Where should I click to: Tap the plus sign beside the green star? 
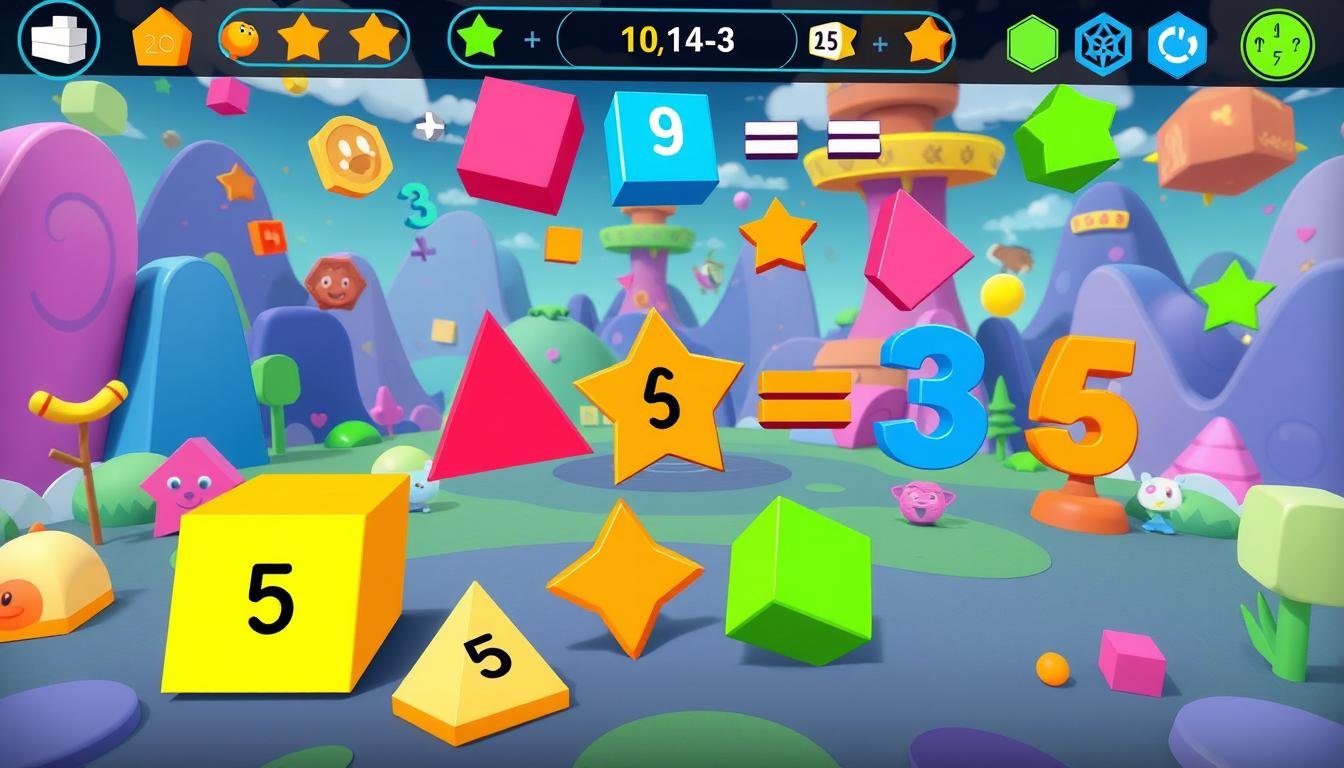(x=532, y=41)
